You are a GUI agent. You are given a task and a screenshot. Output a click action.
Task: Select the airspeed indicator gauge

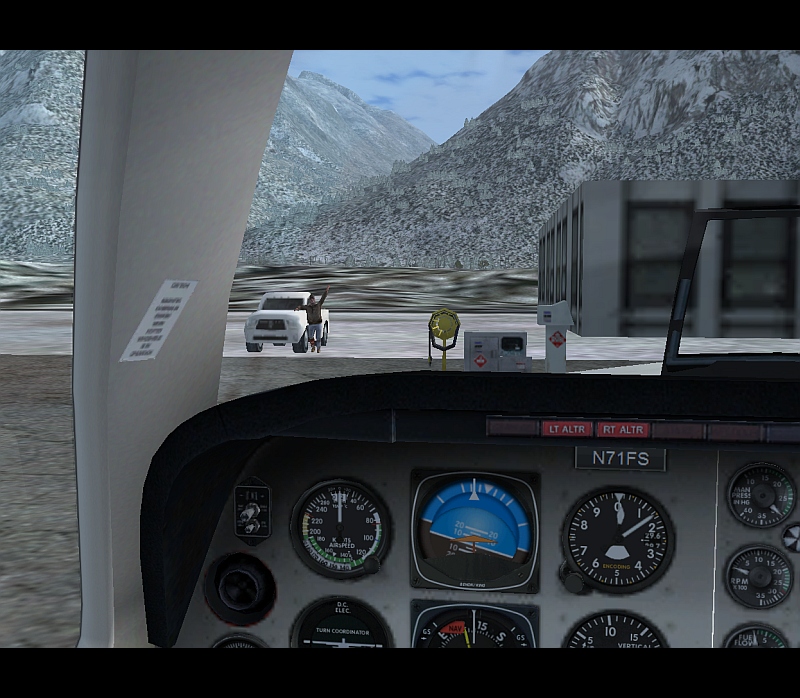coord(340,529)
